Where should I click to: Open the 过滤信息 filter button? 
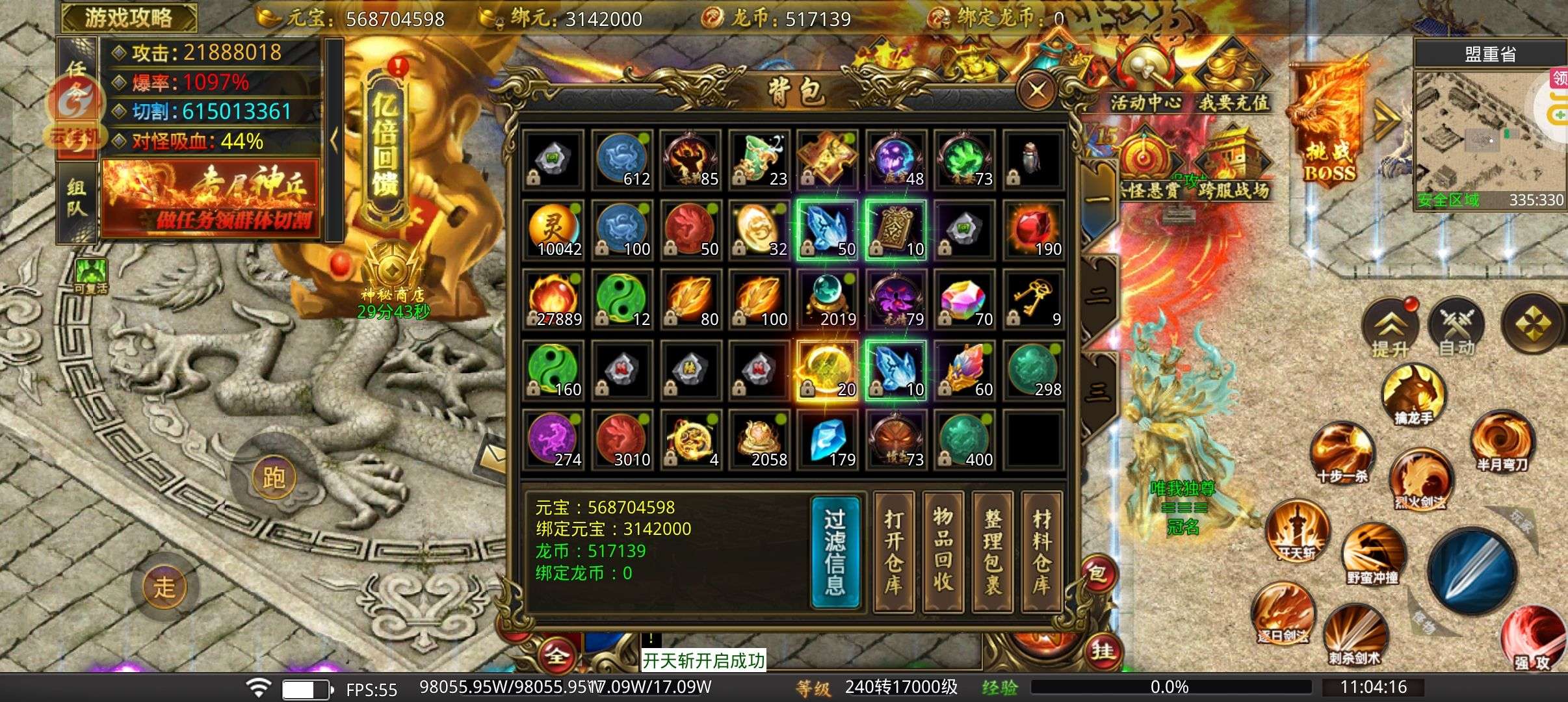click(x=835, y=553)
